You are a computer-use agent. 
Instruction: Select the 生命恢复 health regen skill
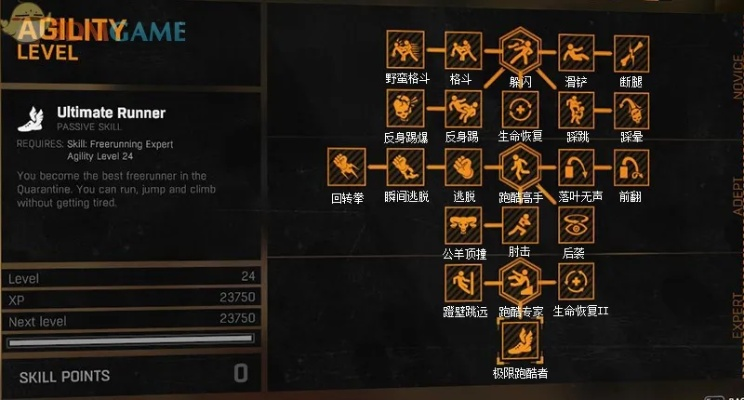click(x=519, y=108)
